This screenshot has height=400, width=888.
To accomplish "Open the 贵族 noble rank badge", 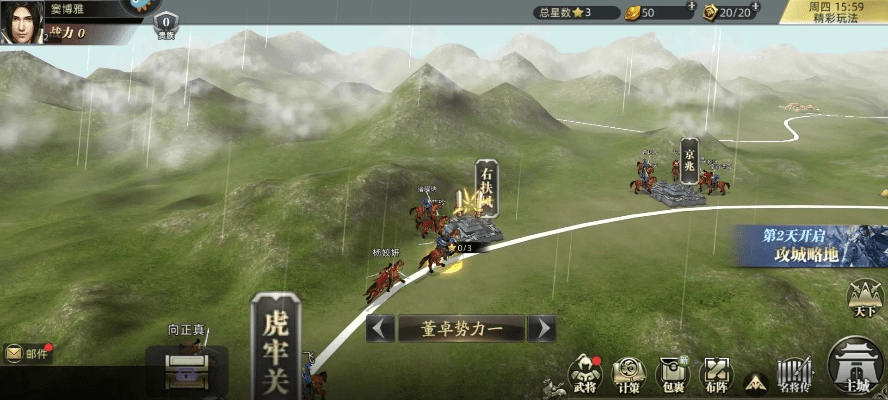I will [x=165, y=25].
